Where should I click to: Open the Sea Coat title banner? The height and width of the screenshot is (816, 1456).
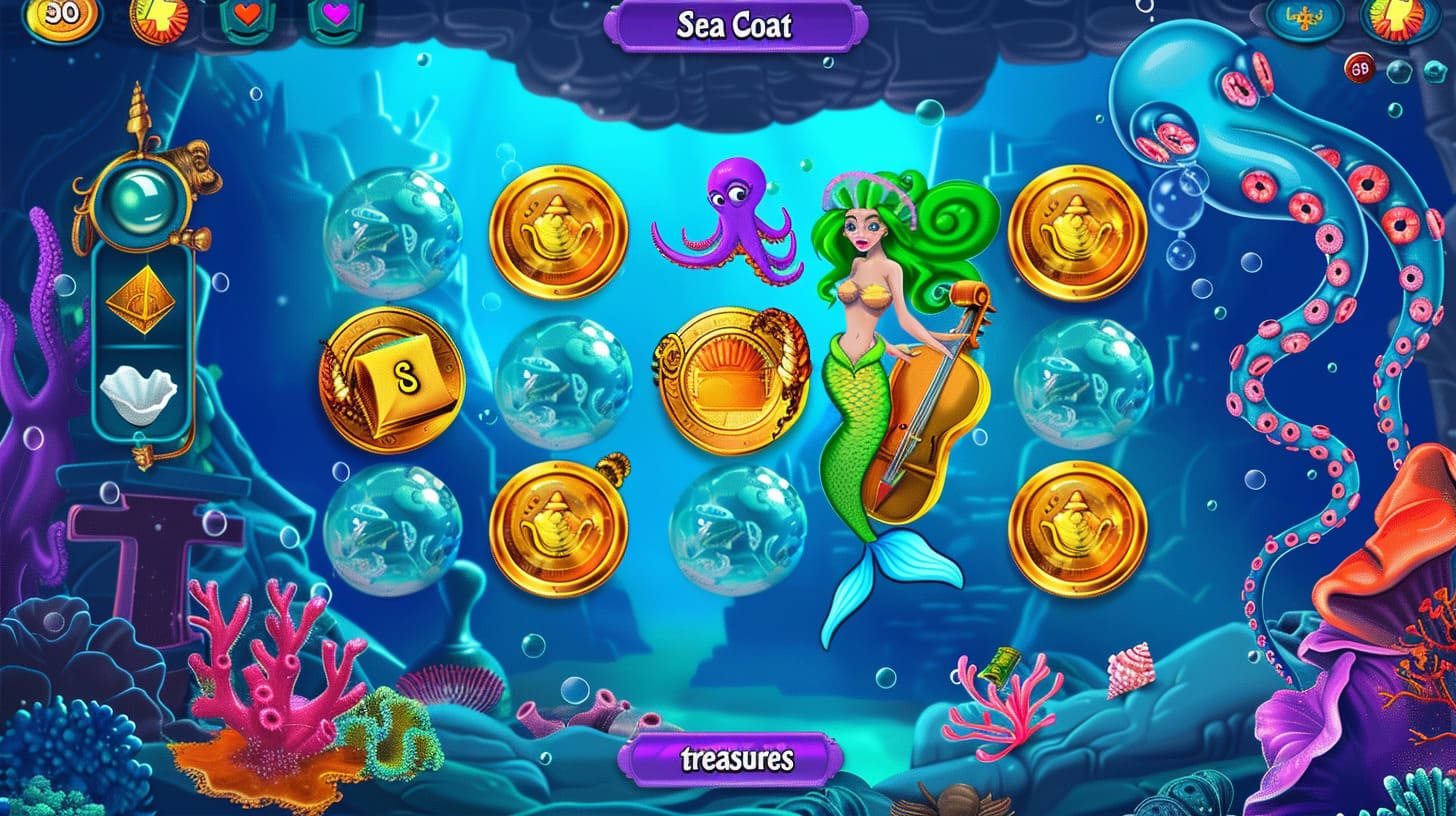click(x=733, y=25)
